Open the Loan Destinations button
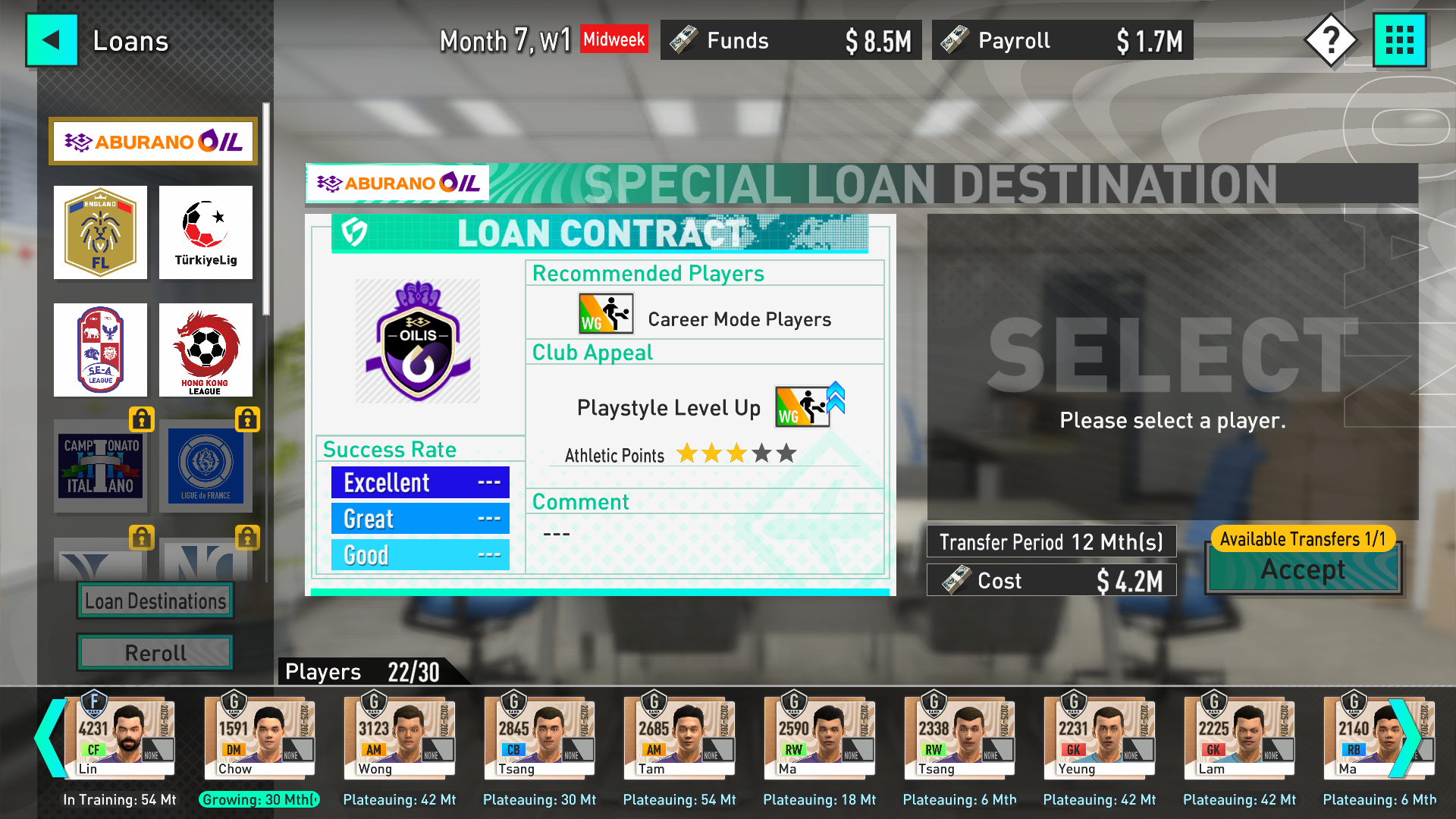This screenshot has width=1456, height=819. [155, 601]
